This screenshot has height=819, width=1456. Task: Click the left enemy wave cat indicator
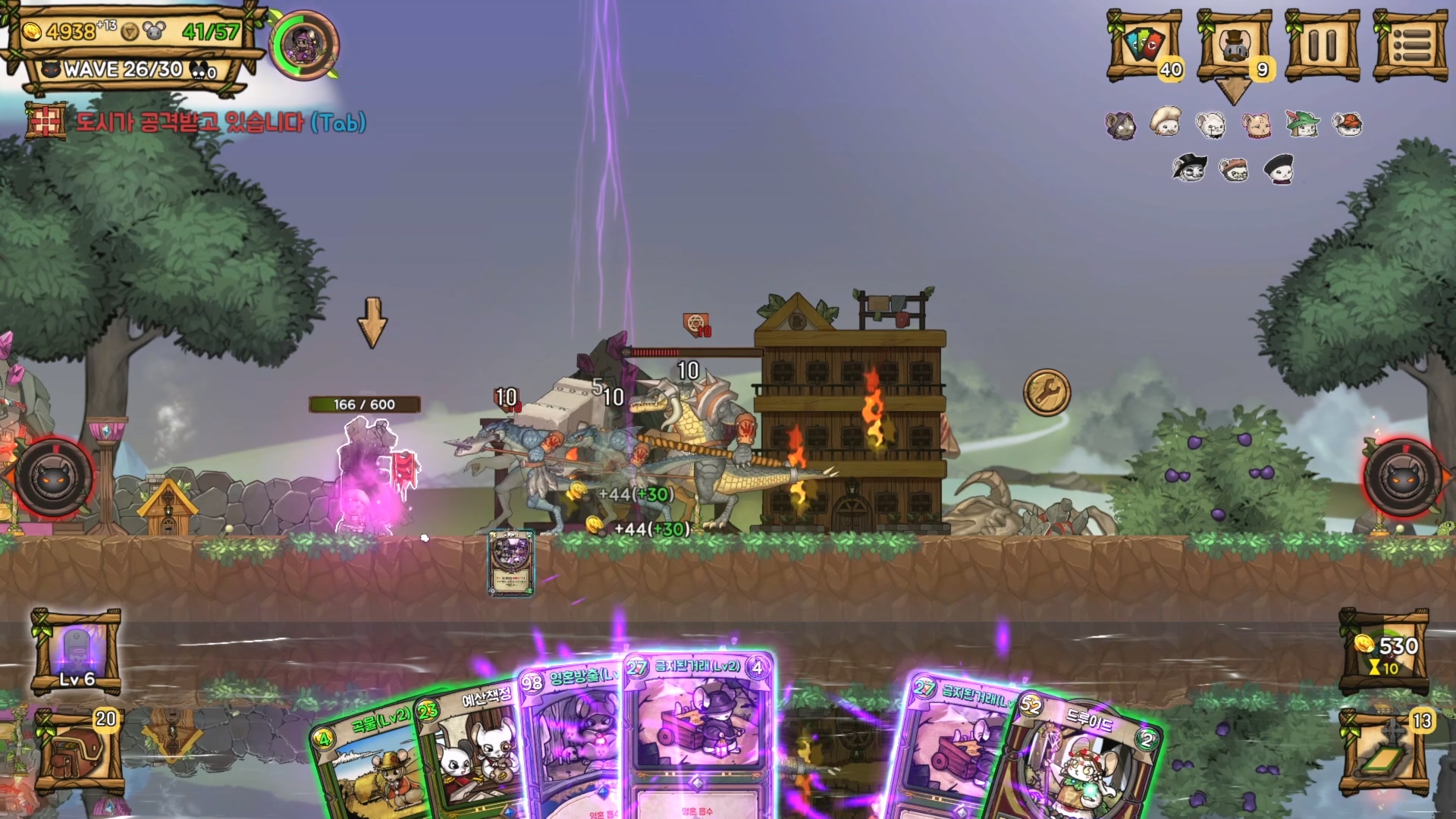click(x=53, y=477)
